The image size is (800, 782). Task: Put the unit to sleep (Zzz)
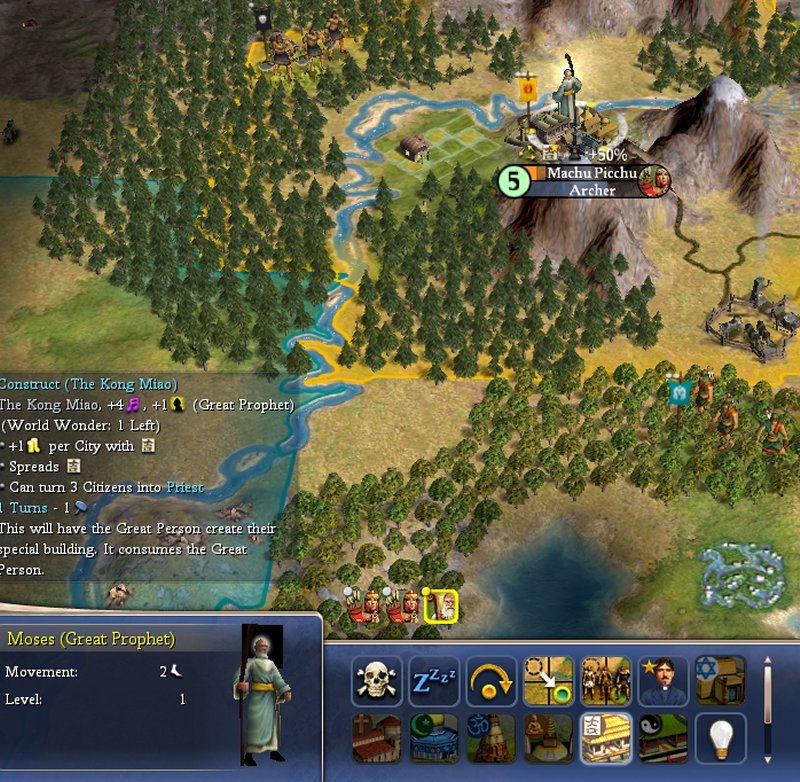[x=434, y=682]
